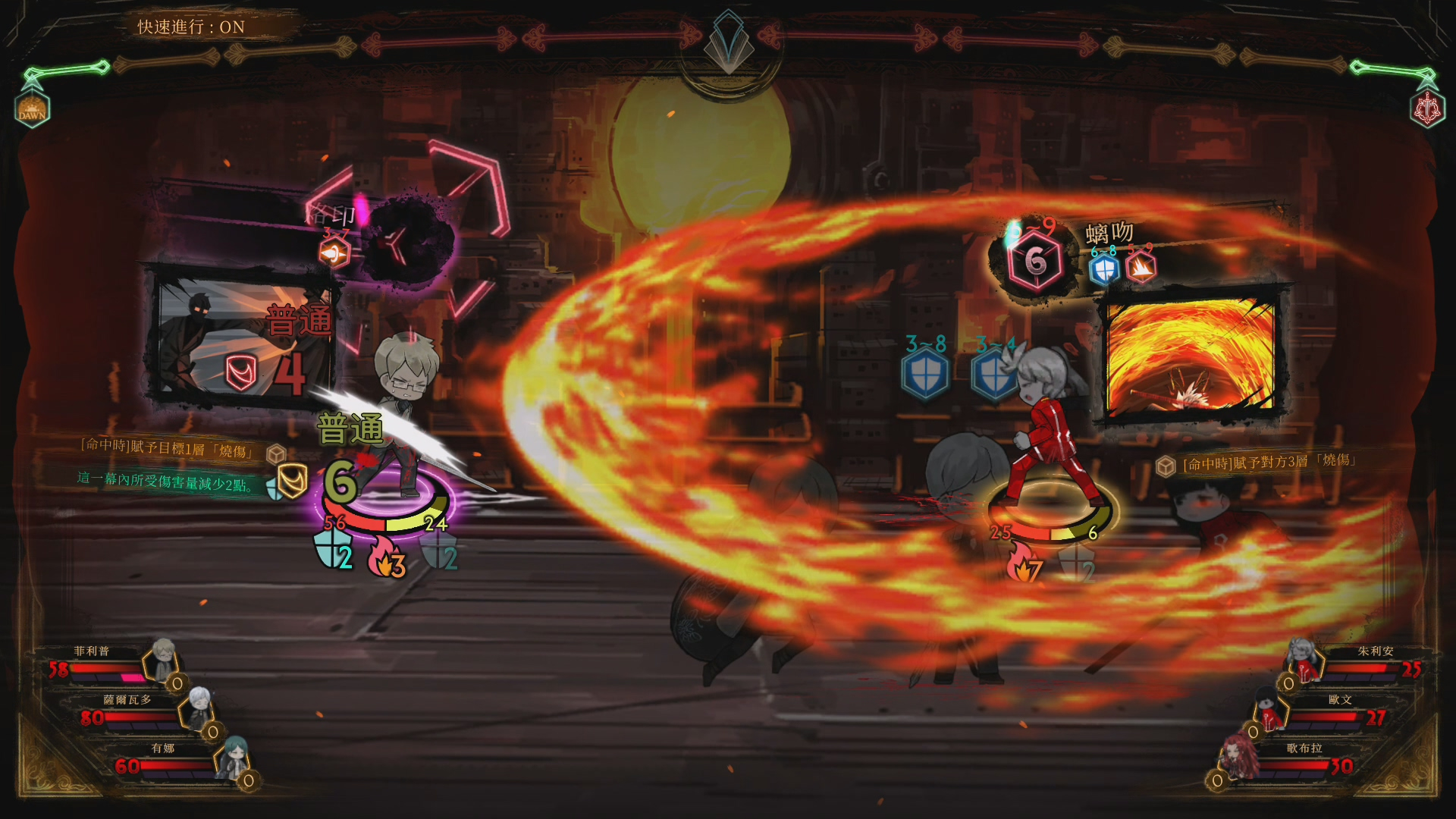The width and height of the screenshot is (1456, 819).
Task: Click the DAWN floor emblem
Action: point(32,108)
